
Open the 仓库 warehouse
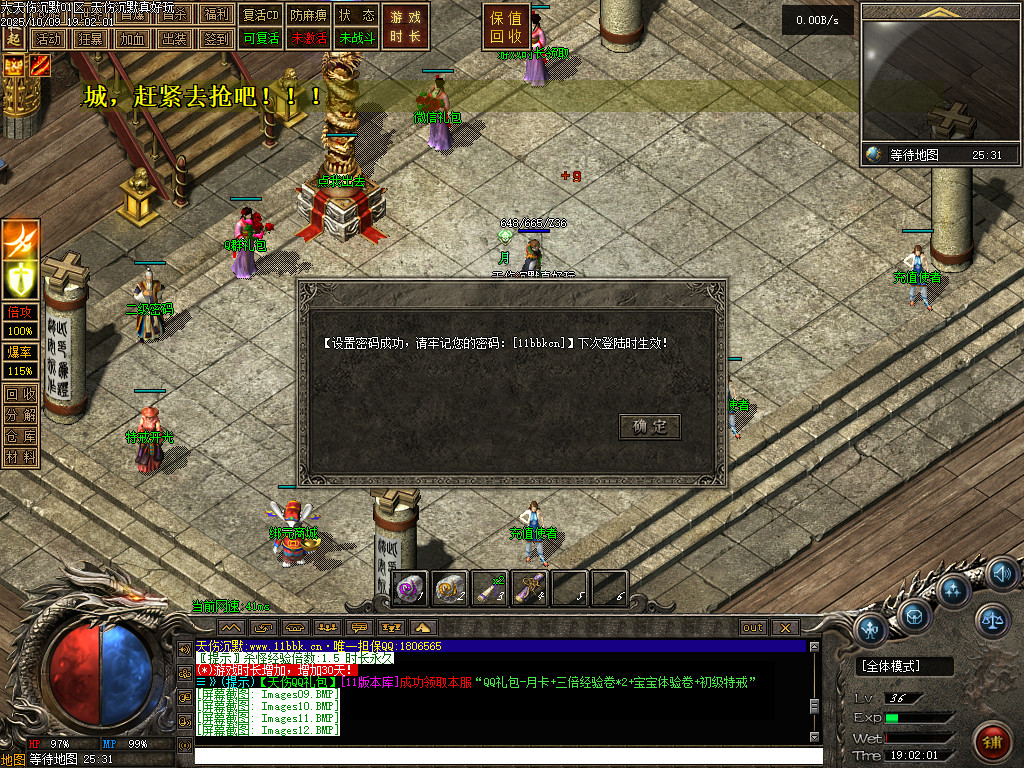tap(20, 436)
